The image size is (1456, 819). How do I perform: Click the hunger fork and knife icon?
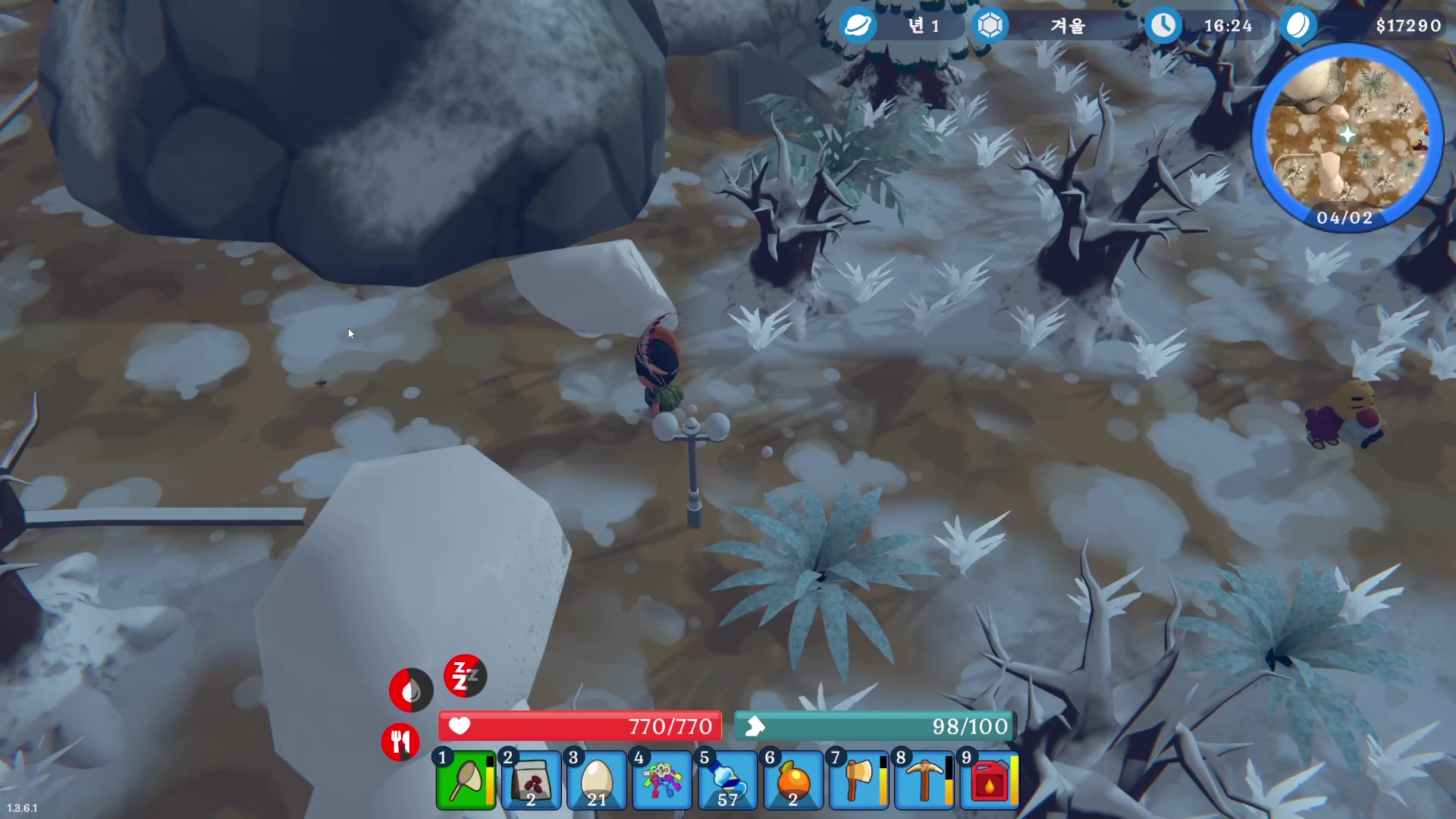pos(400,742)
